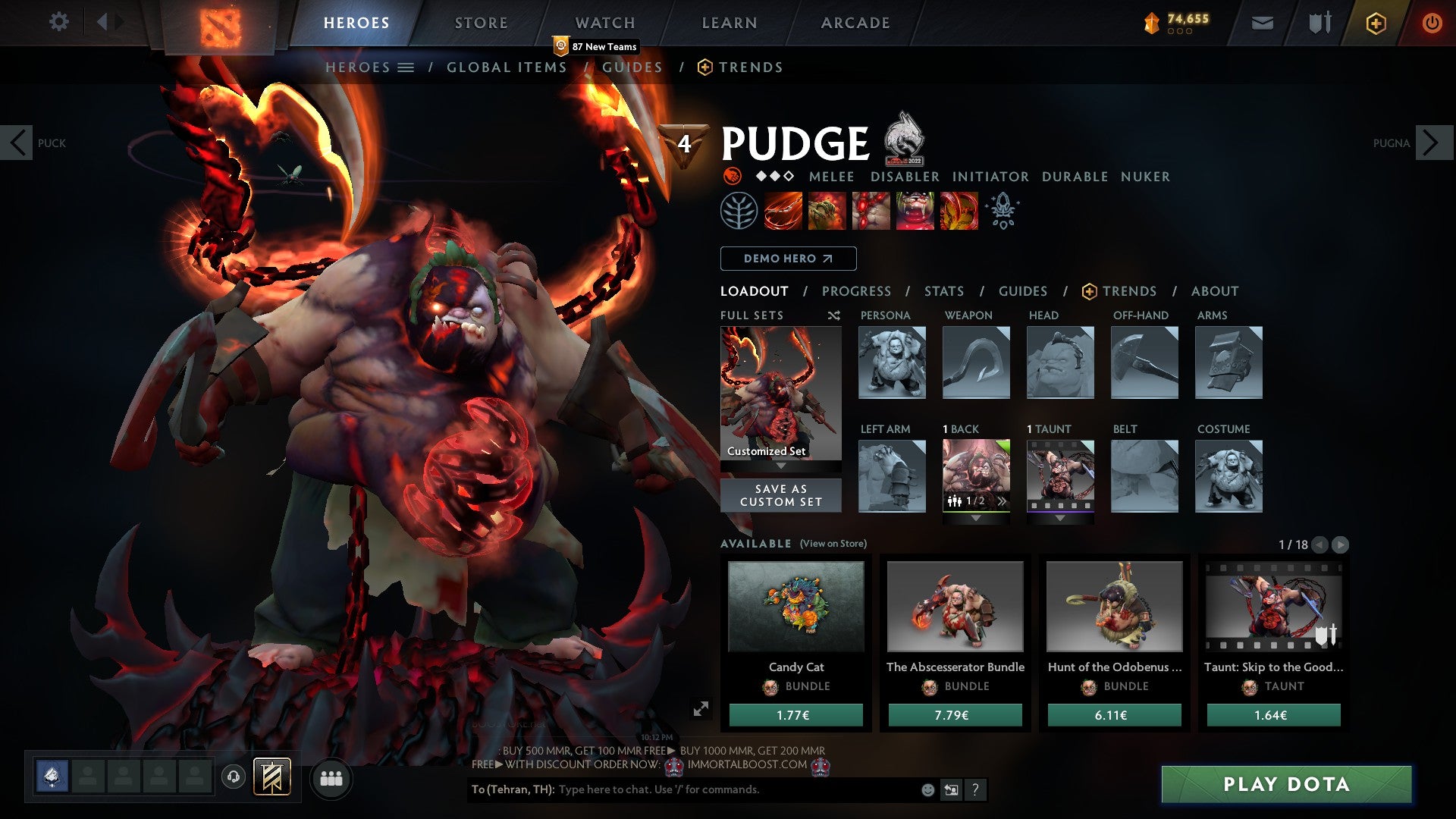
Task: Open the ARCADE menu item
Action: [x=855, y=23]
